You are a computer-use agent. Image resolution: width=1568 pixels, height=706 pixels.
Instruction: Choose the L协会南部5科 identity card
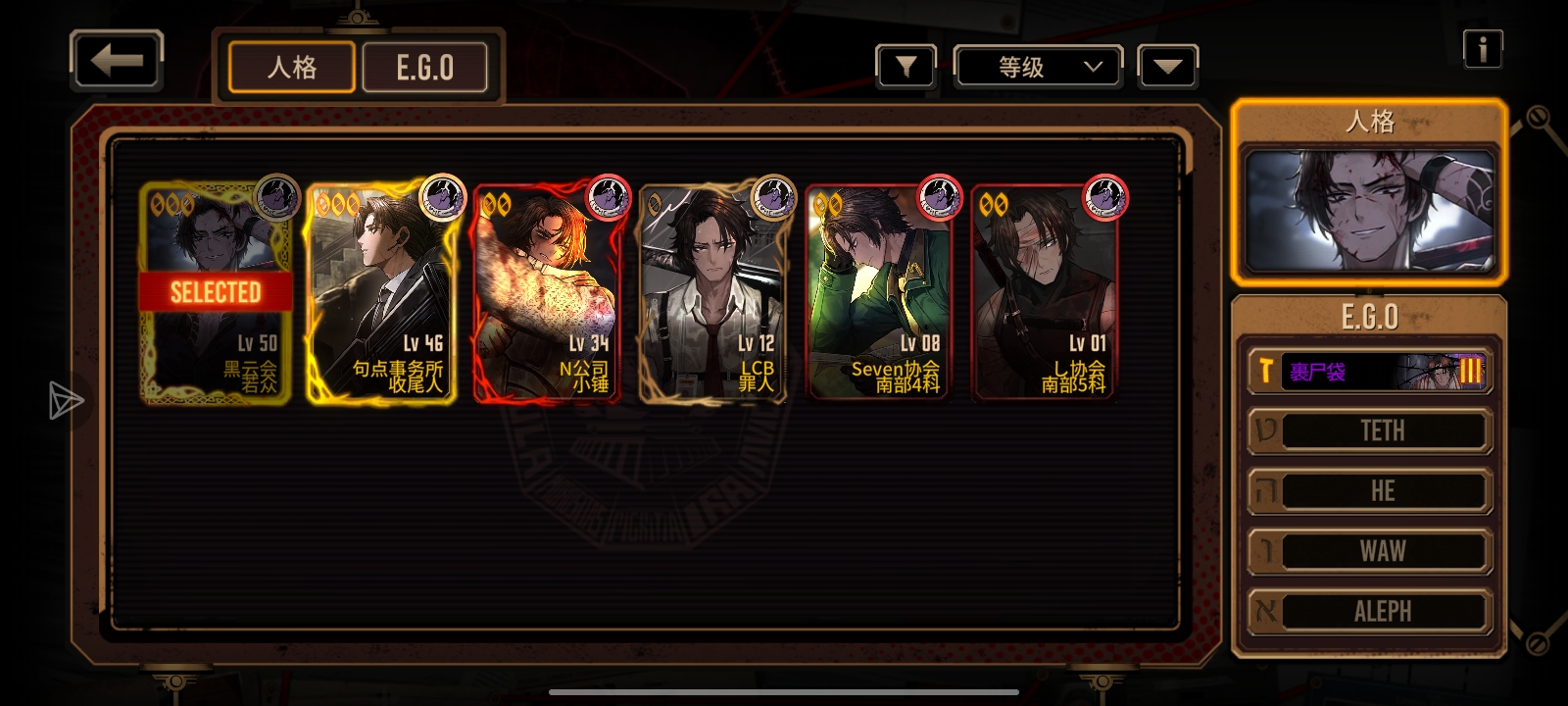[x=1044, y=293]
